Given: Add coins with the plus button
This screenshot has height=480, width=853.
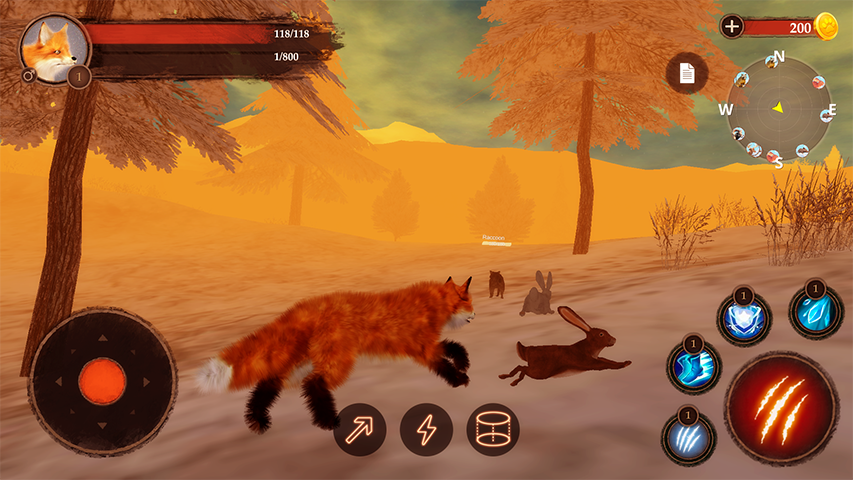Looking at the screenshot, I should tap(732, 27).
